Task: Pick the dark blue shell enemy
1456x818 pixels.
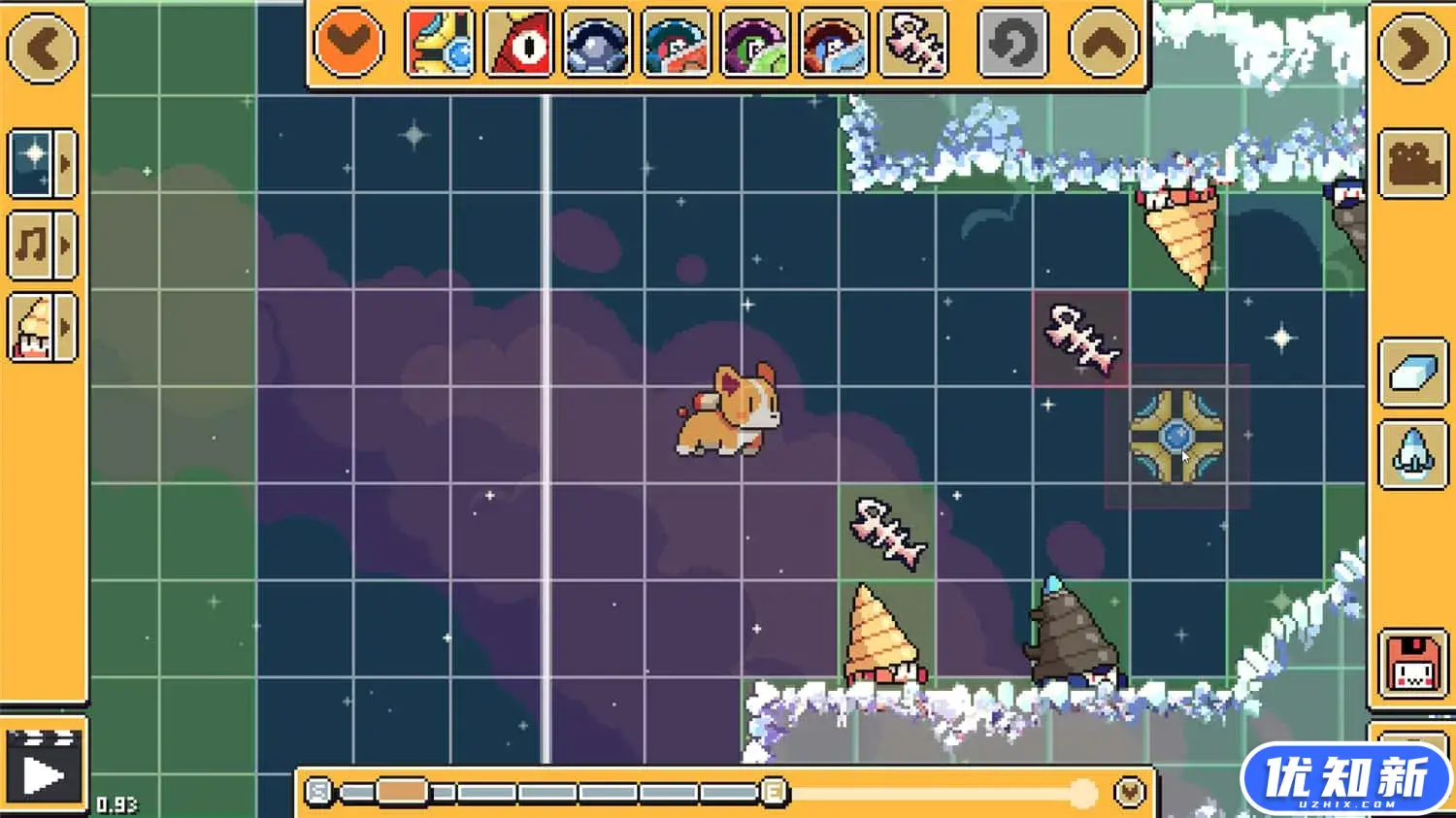Action: click(x=598, y=43)
